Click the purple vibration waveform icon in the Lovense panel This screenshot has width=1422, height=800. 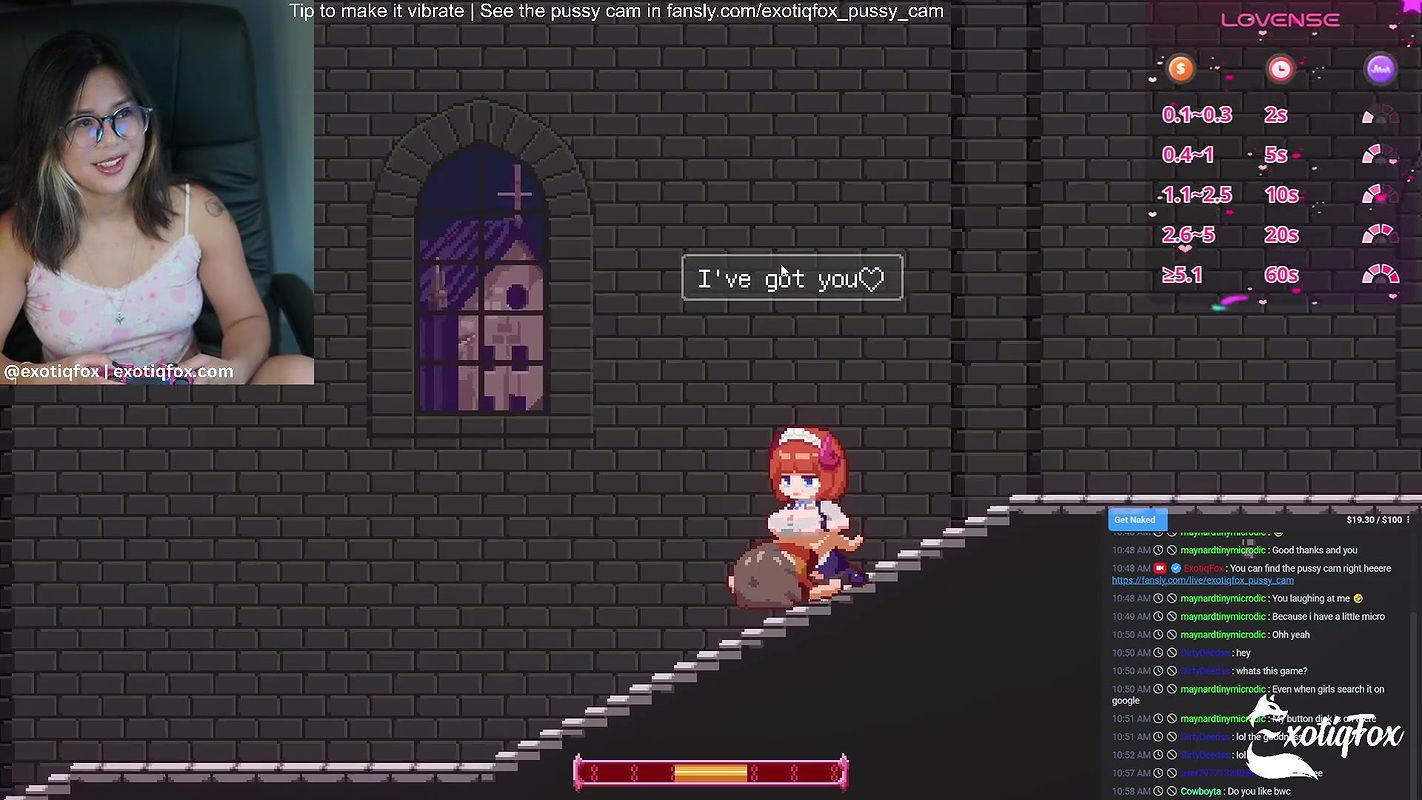pyautogui.click(x=1380, y=68)
